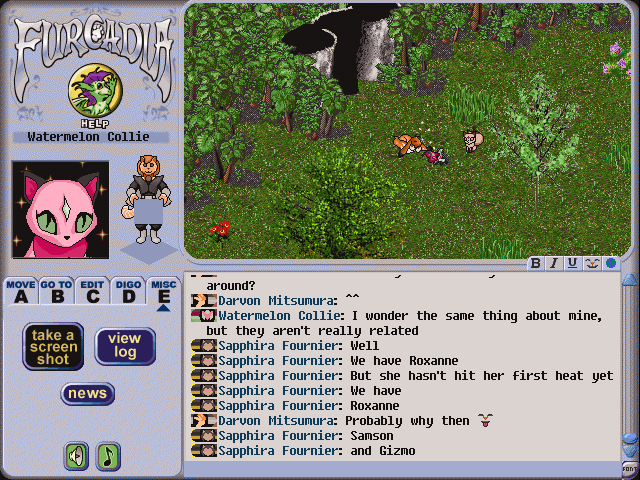Click the chat text input bar
Viewport: 640px width, 480px height.
coord(400,469)
